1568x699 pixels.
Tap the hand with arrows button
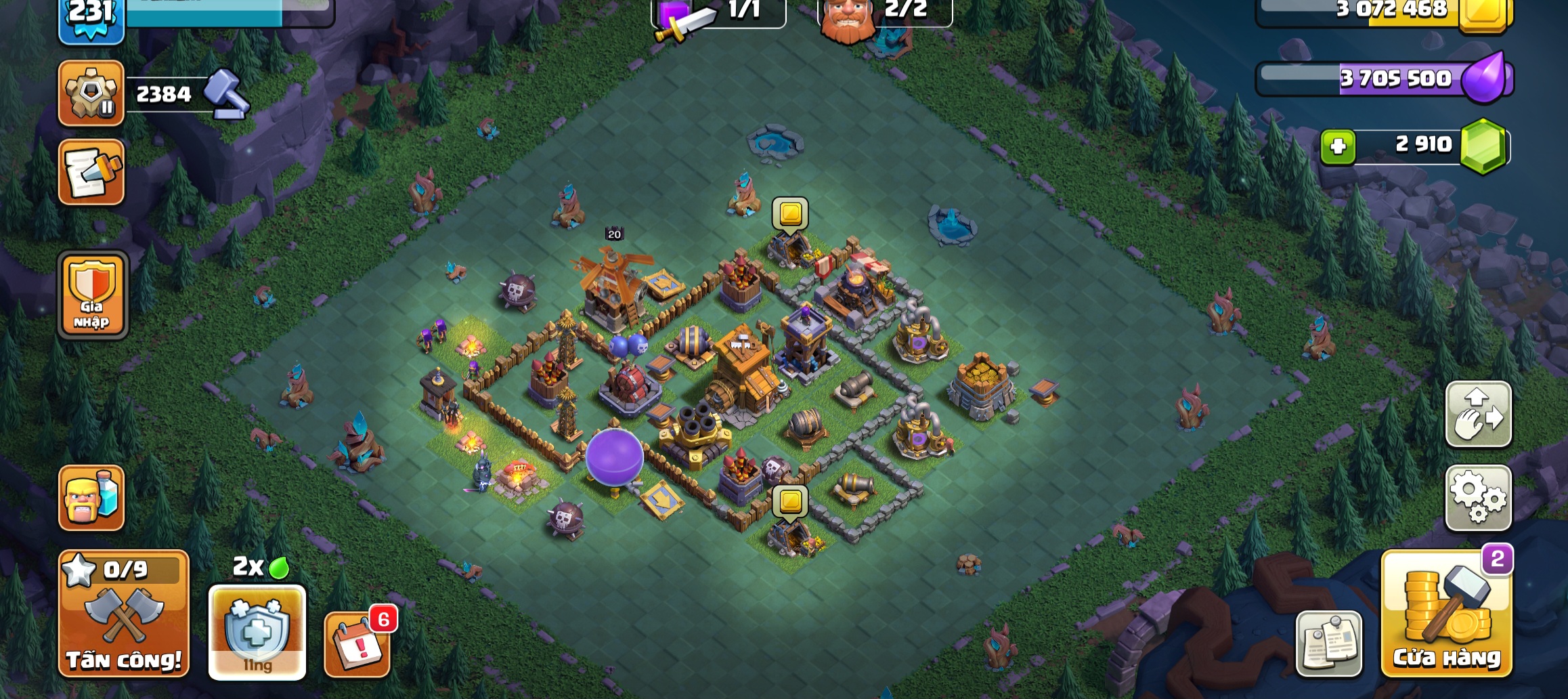pyautogui.click(x=1478, y=414)
